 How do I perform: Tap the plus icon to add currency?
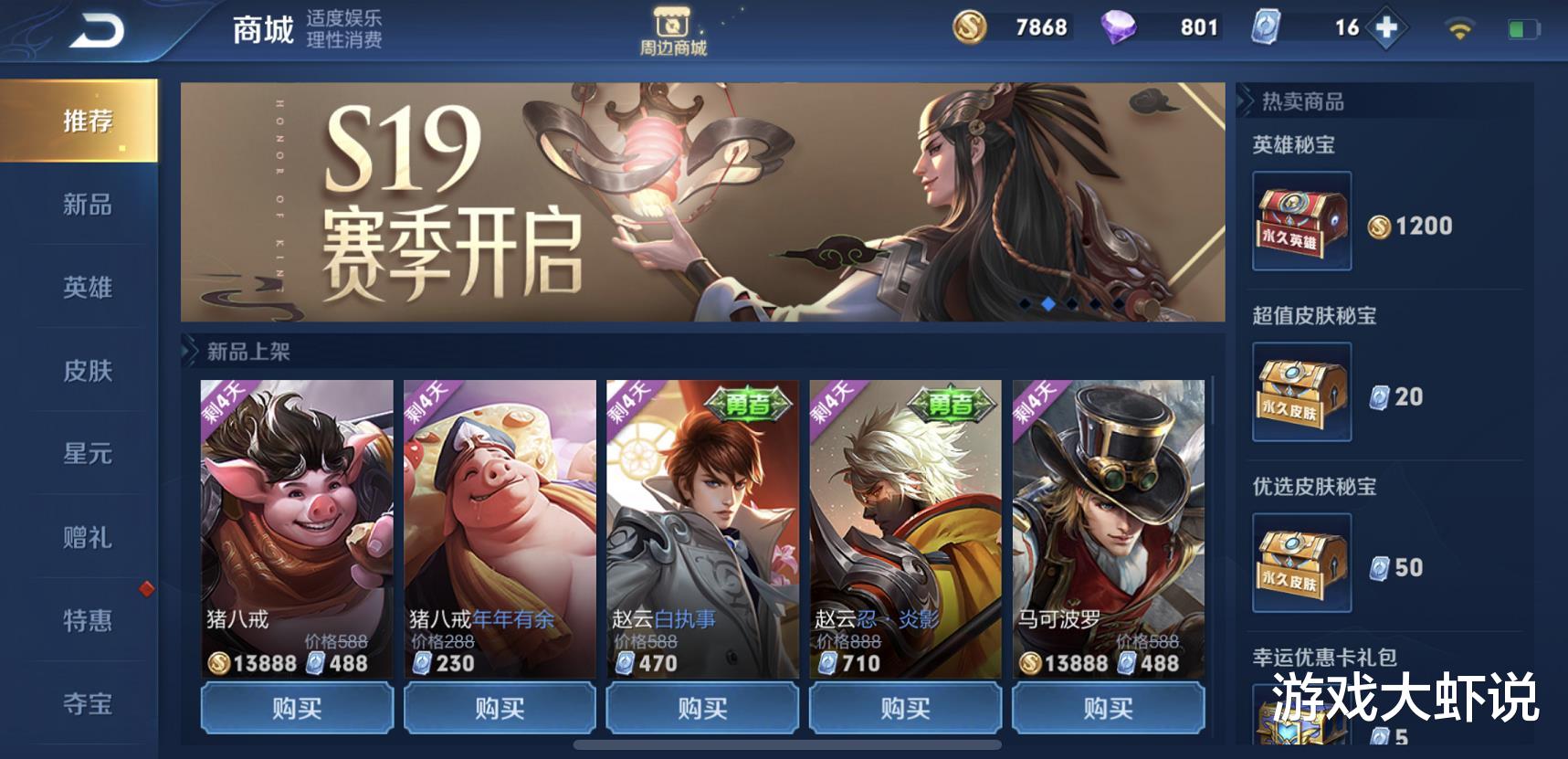(1384, 27)
